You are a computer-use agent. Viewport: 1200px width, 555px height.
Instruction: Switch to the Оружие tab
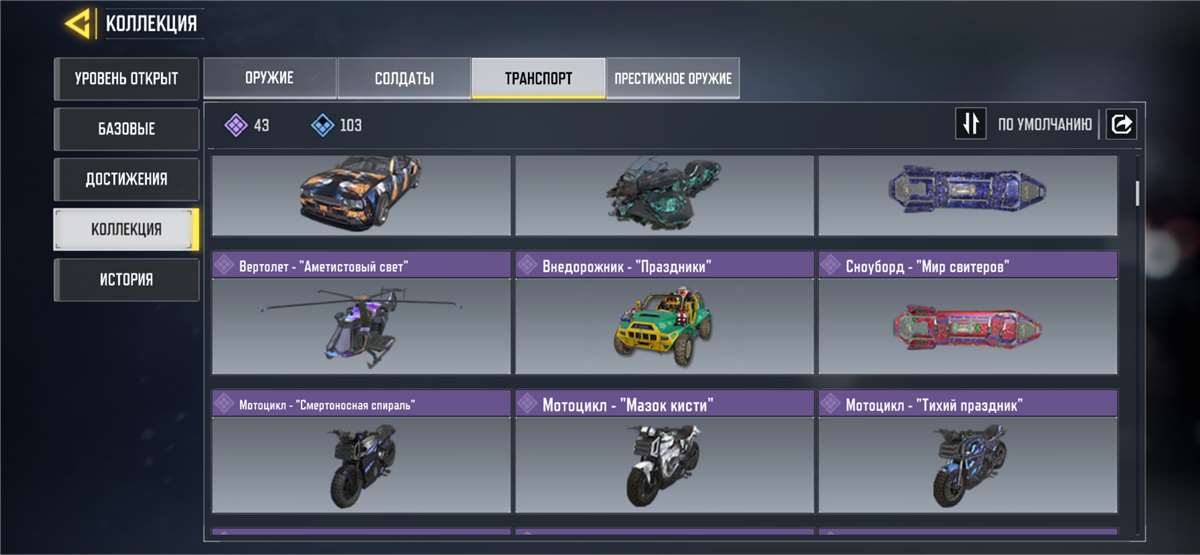point(269,78)
